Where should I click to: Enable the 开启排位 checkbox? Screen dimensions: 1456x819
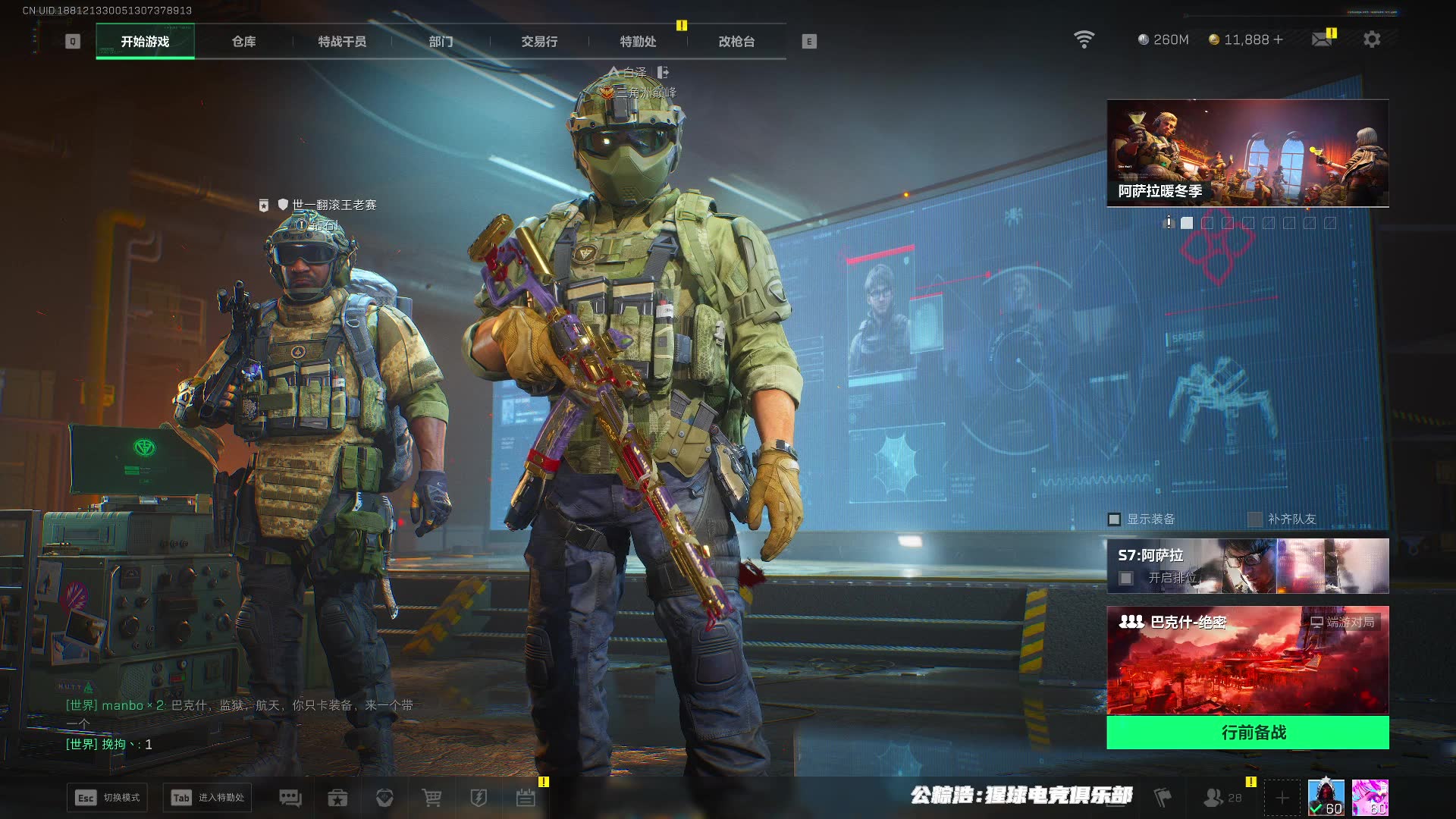click(1127, 579)
